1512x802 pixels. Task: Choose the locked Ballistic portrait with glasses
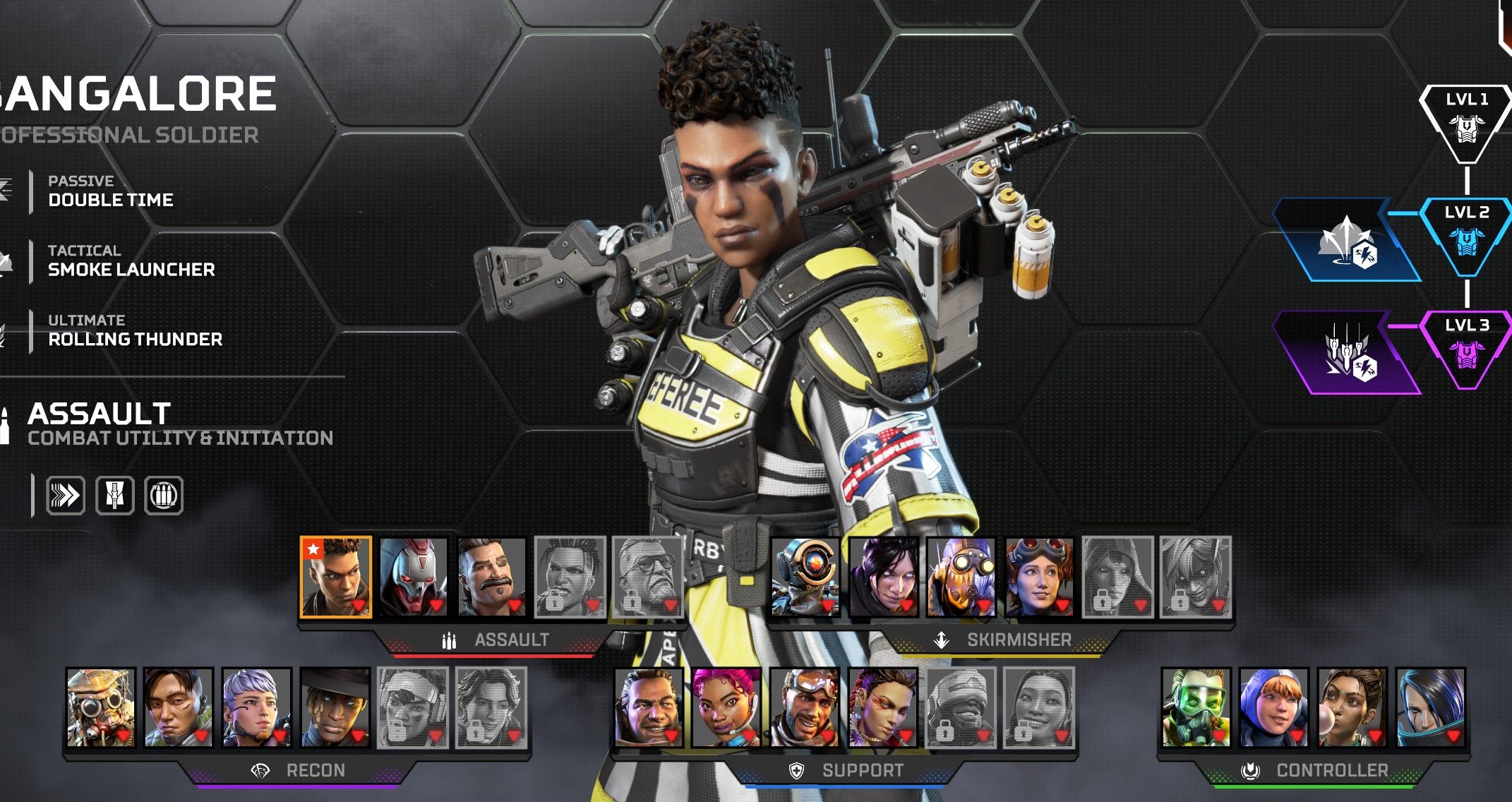(x=647, y=577)
